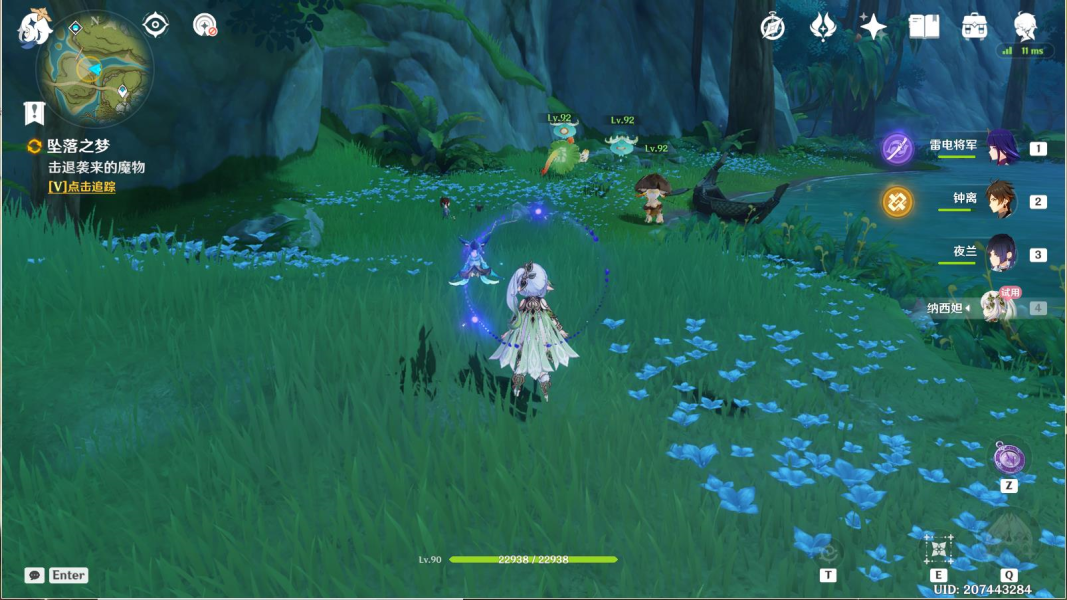This screenshot has height=600, width=1067.
Task: Open the map via the minimap
Action: tap(96, 67)
